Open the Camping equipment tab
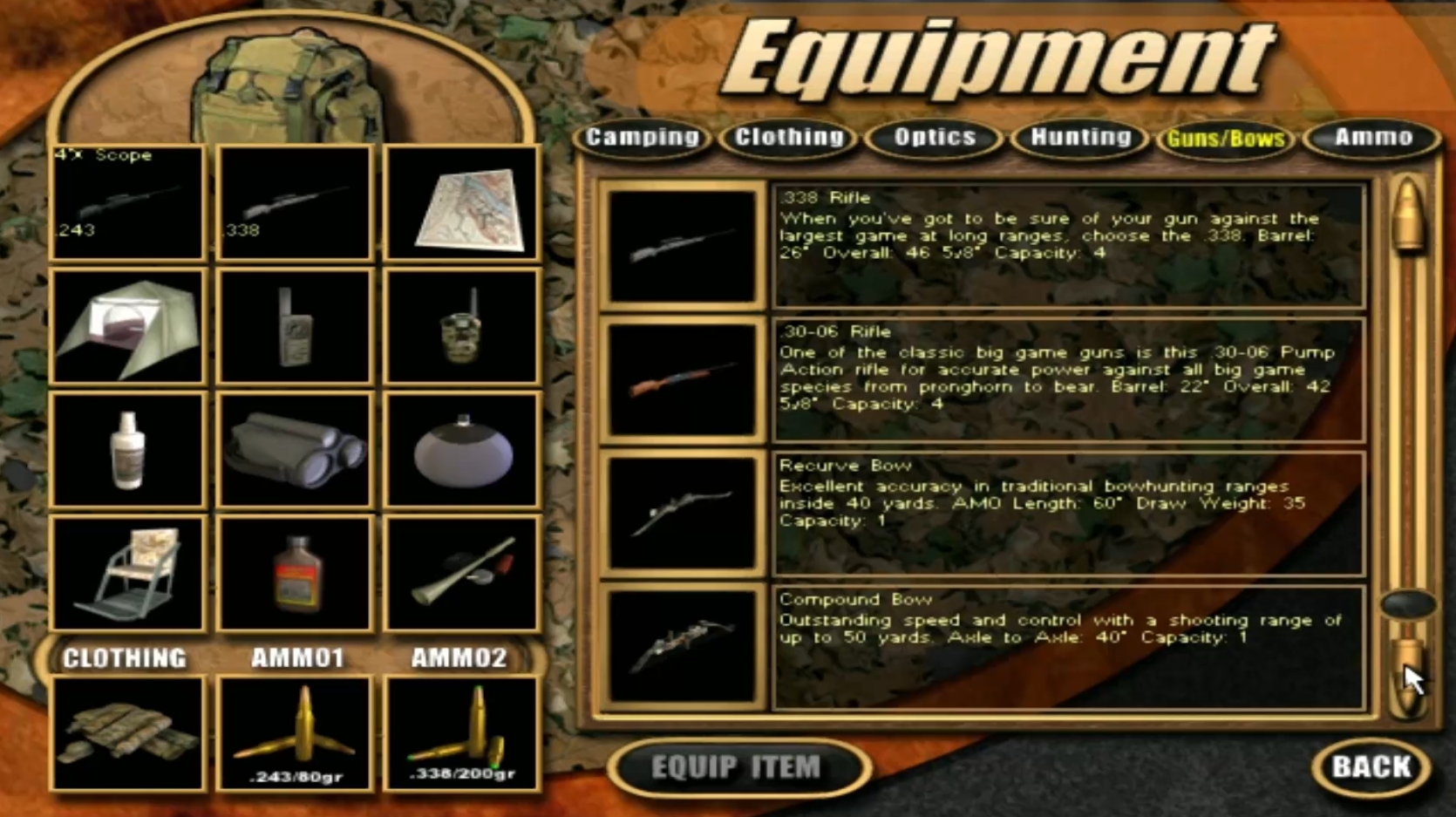Viewport: 1456px width, 817px height. click(x=644, y=138)
